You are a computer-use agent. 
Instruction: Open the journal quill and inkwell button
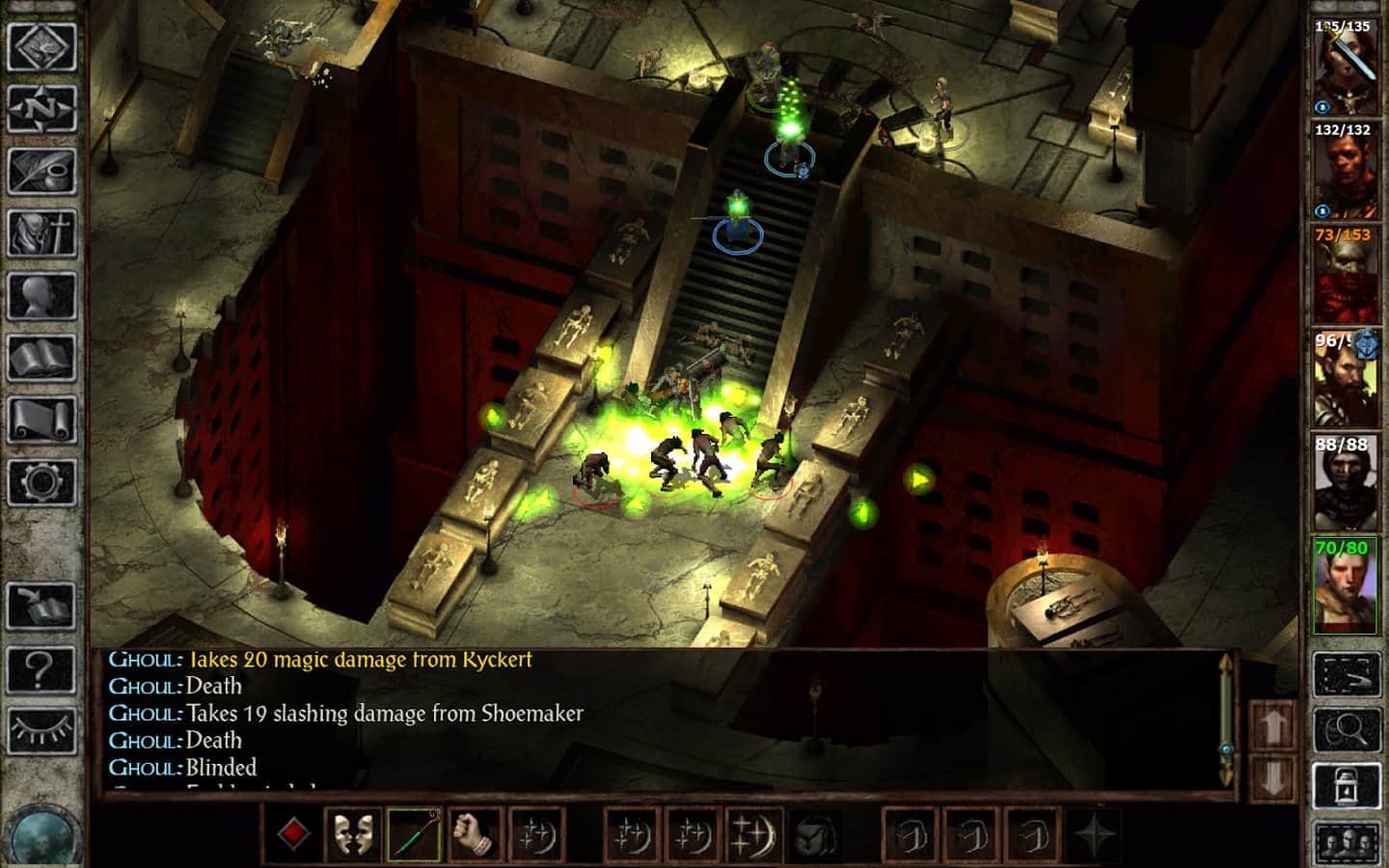(x=41, y=171)
